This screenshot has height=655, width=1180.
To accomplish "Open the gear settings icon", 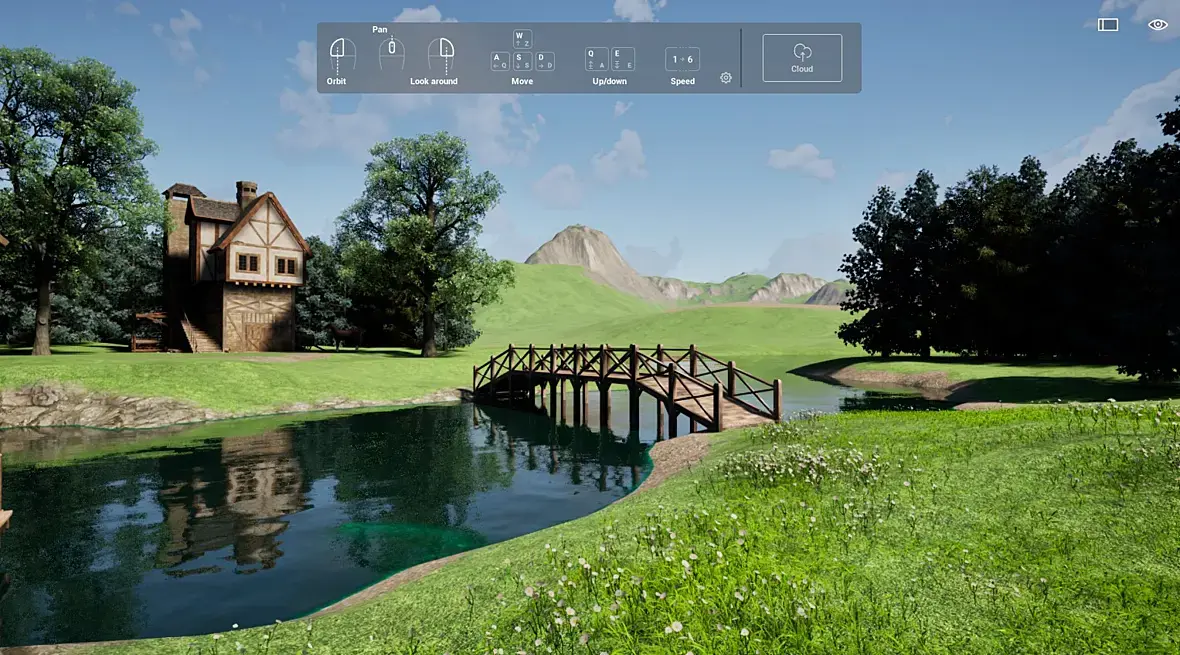I will click(x=726, y=78).
